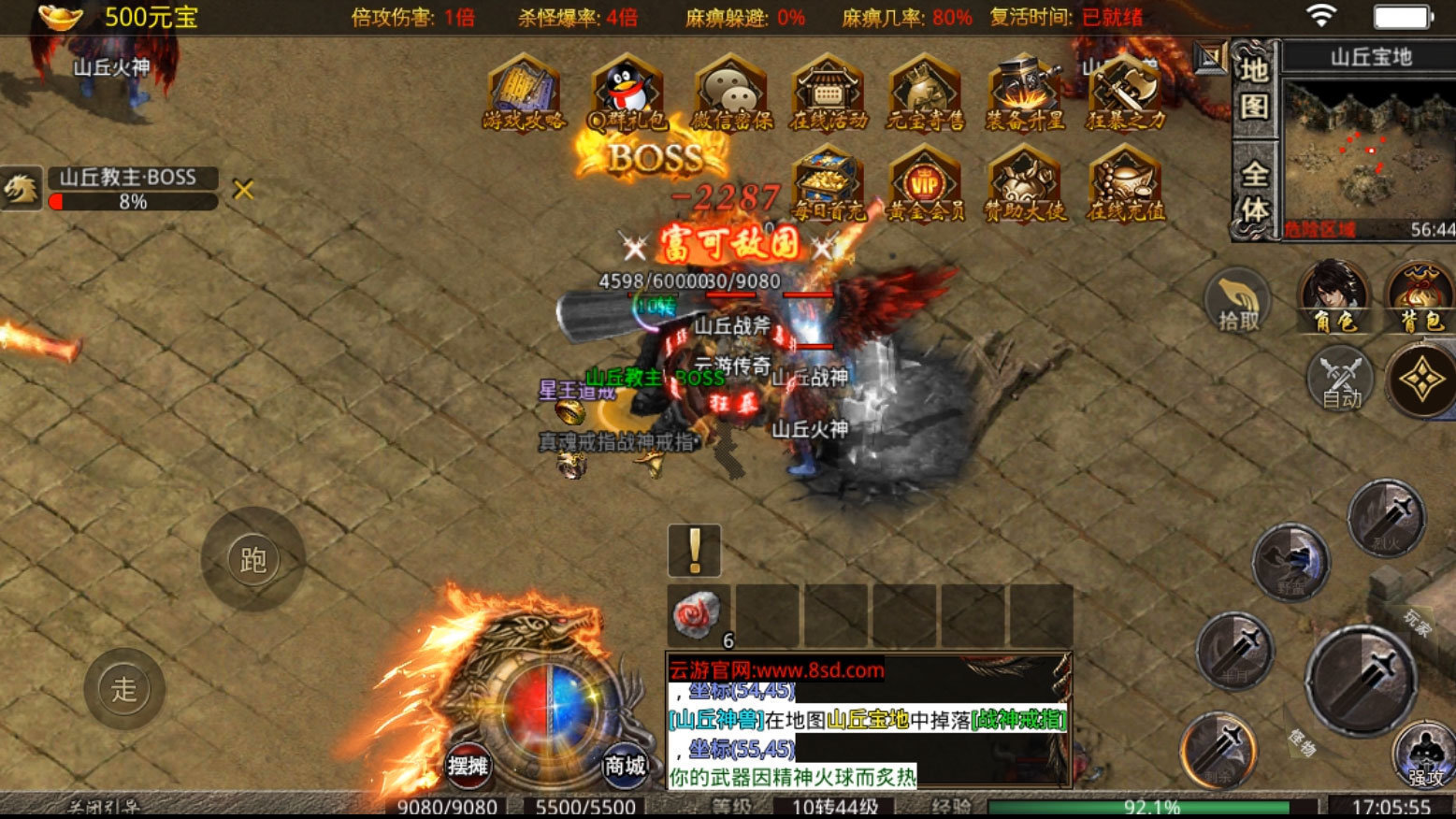Switch movement to 跑 run mode
Viewport: 1456px width, 819px height.
click(253, 560)
